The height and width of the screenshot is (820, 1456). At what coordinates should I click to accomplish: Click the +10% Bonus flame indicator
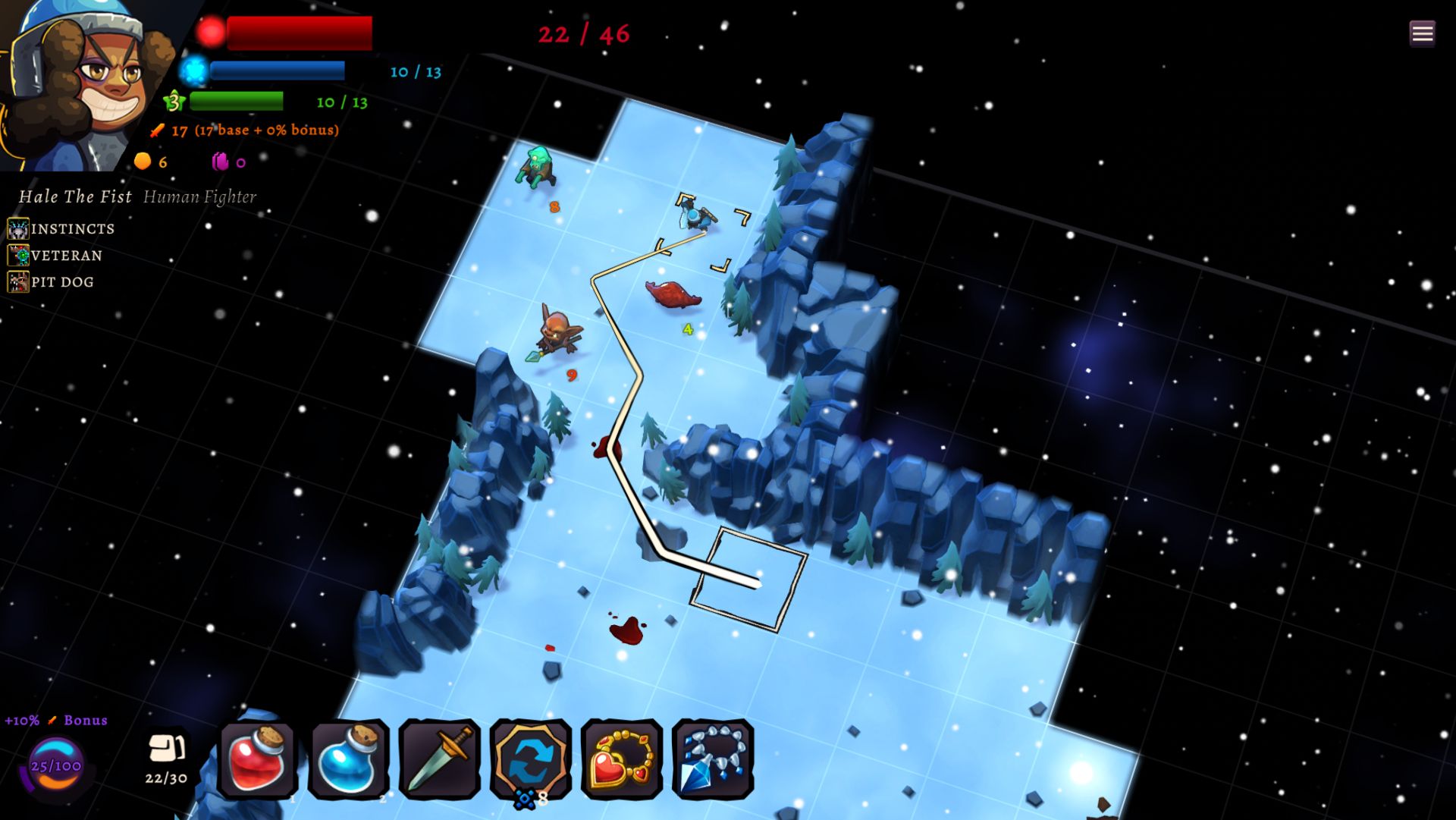55,721
